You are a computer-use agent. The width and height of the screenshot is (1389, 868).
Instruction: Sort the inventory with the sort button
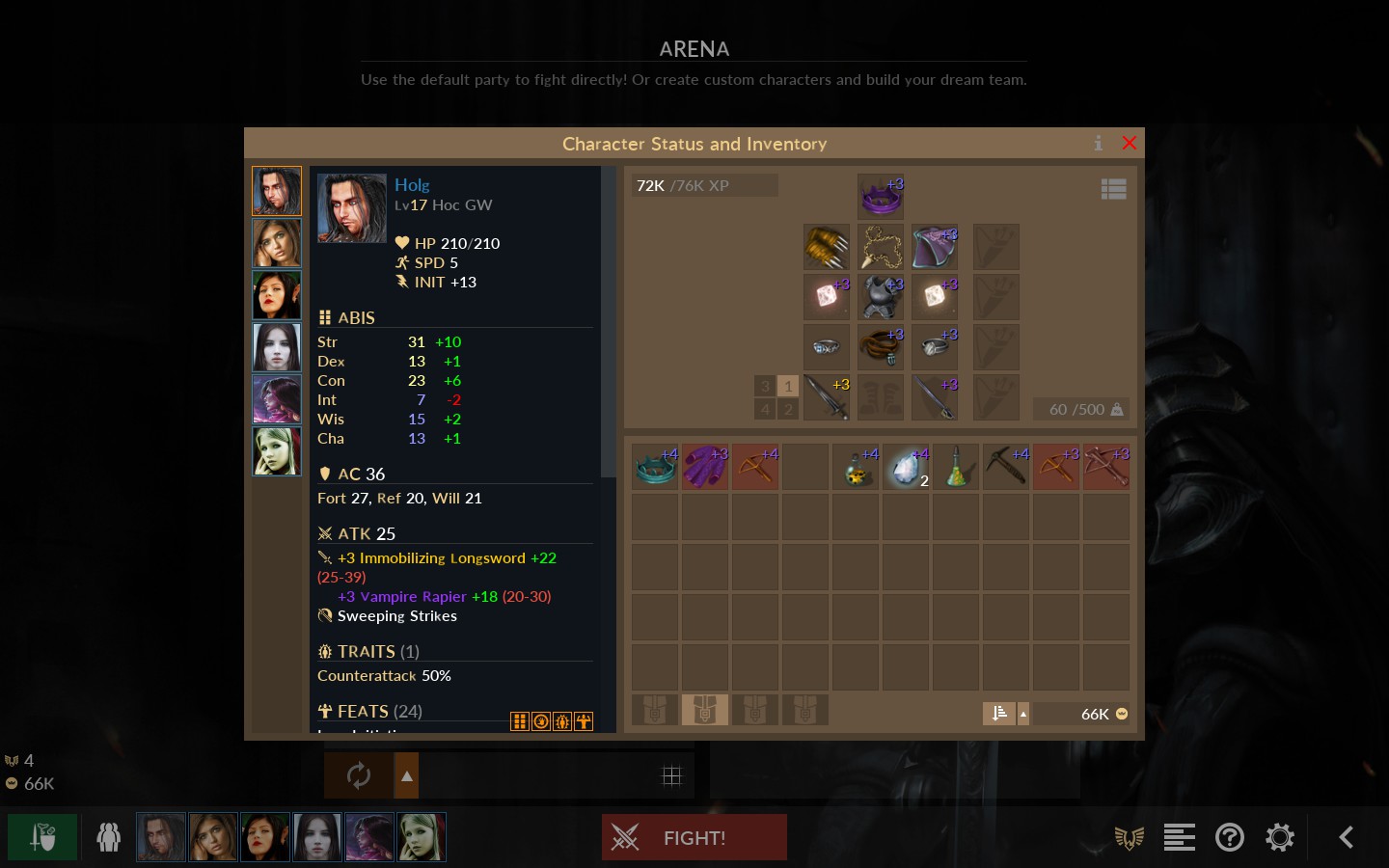coord(998,714)
